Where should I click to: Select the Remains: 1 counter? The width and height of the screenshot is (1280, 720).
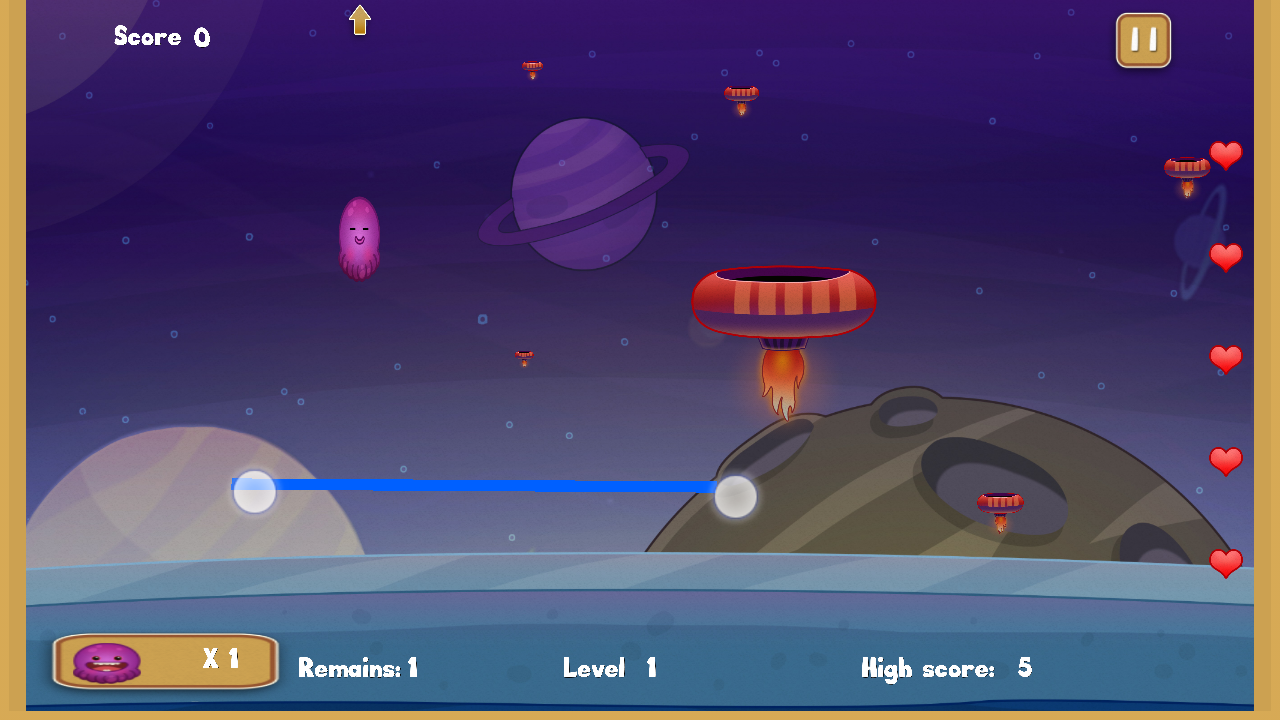click(x=360, y=668)
